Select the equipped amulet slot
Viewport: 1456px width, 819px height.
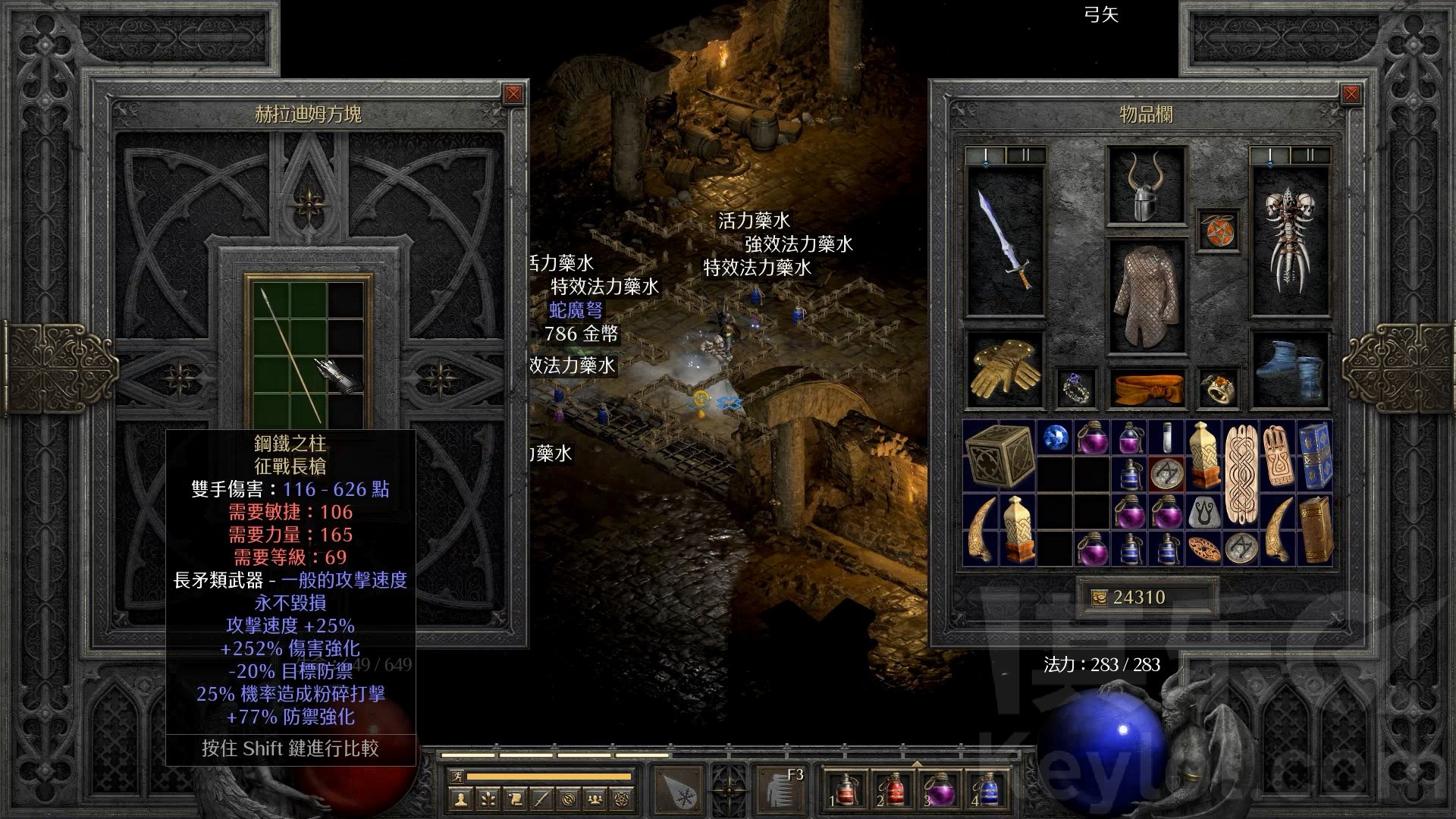click(1219, 229)
